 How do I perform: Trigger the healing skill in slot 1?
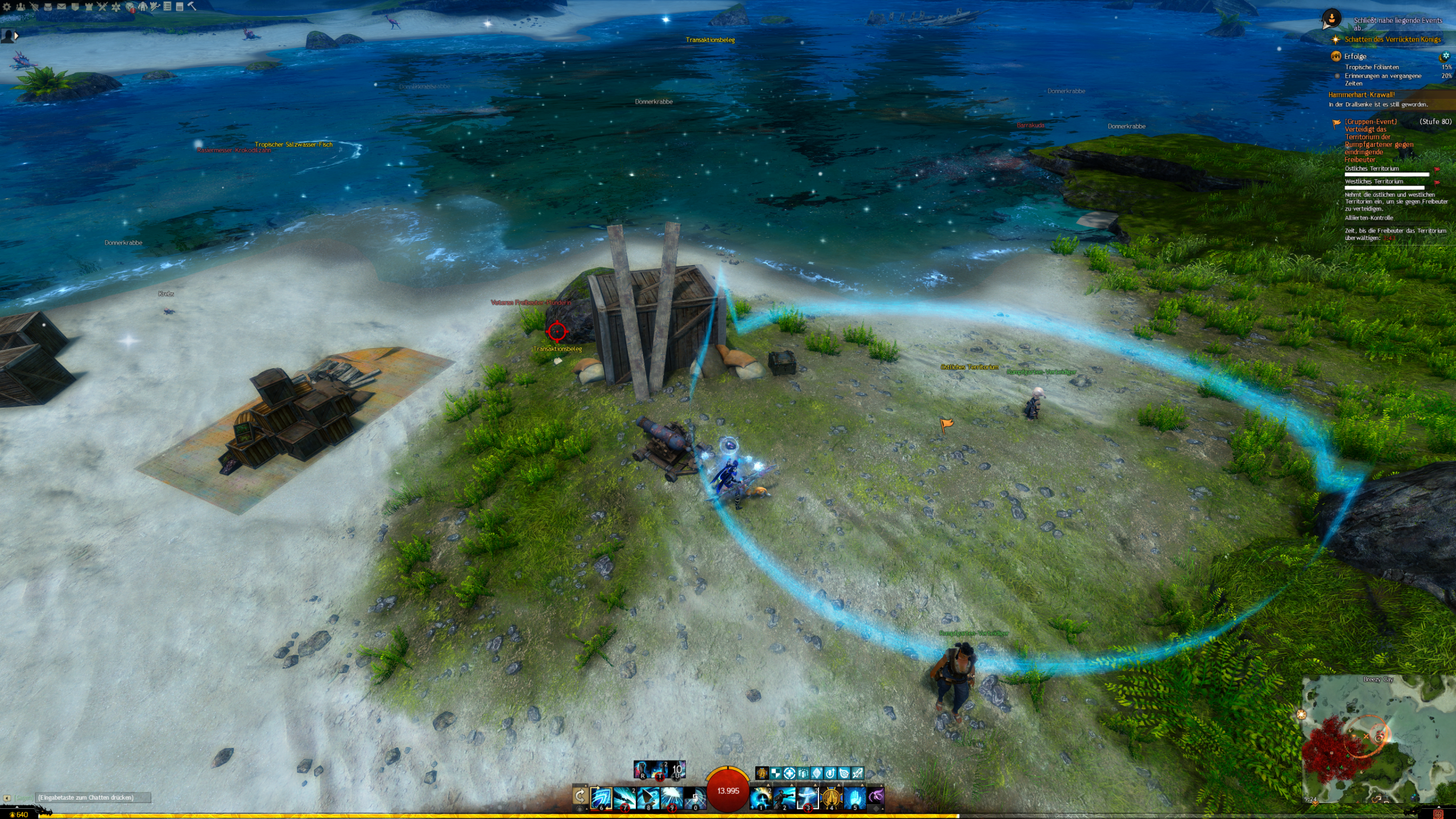tap(760, 798)
